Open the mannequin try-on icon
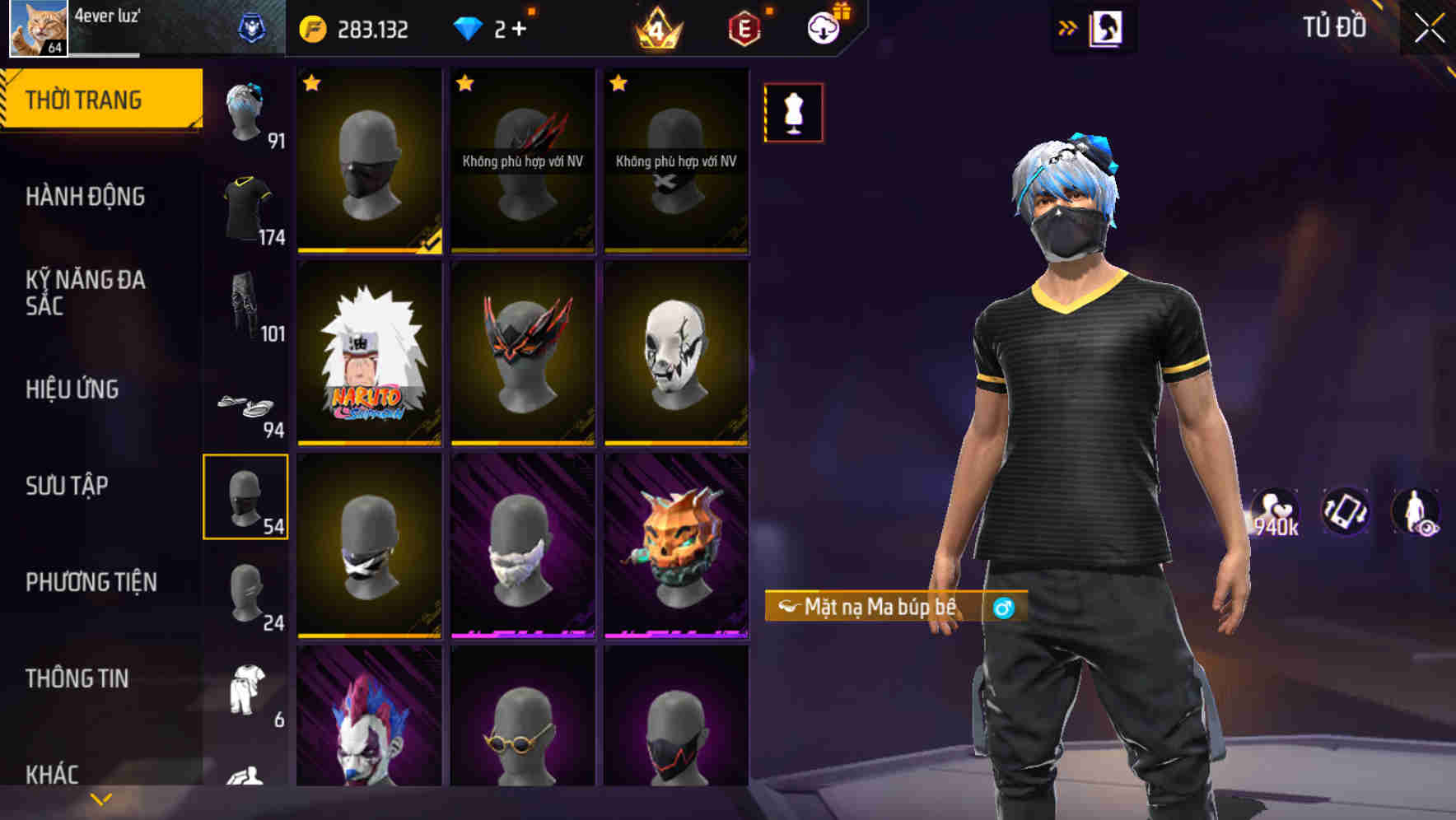 coord(793,112)
